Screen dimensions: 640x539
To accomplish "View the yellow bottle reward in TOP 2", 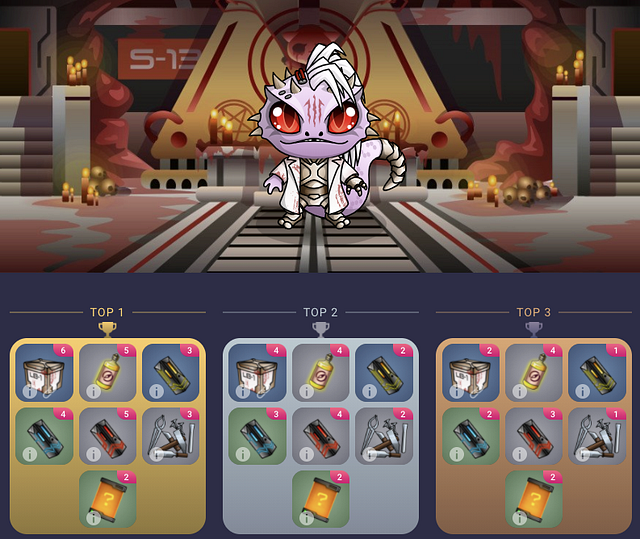I will coord(321,372).
